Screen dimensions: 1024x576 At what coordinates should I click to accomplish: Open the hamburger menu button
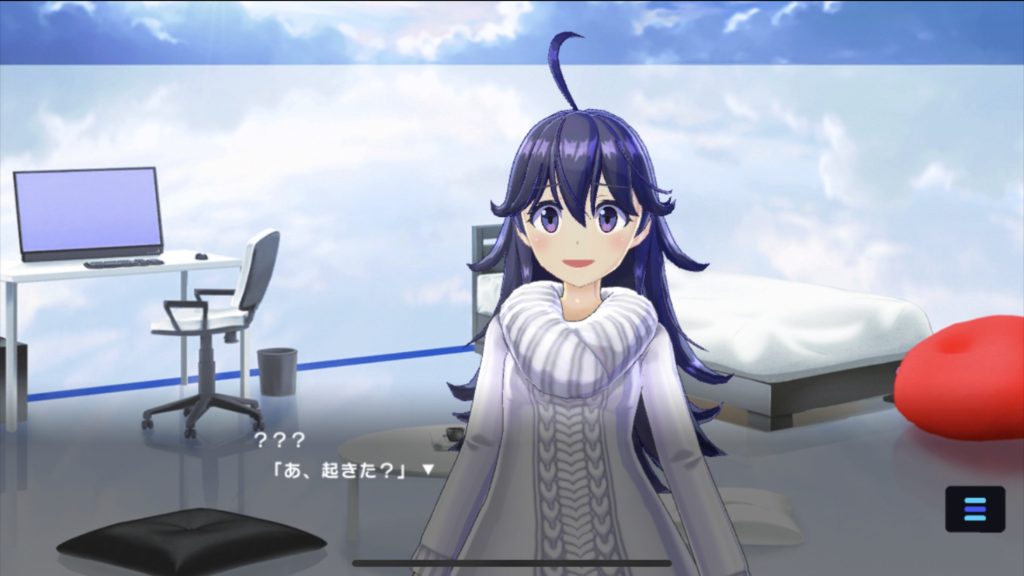click(x=974, y=508)
